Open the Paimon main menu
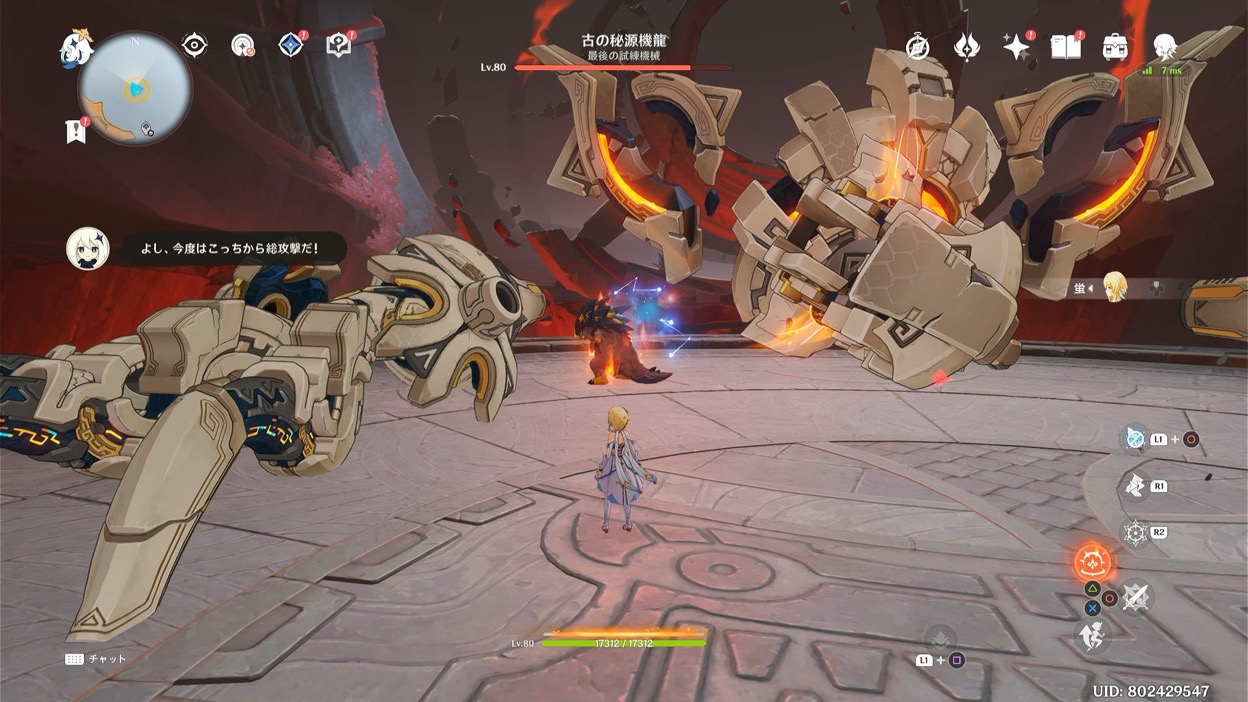This screenshot has width=1248, height=702. coord(76,46)
